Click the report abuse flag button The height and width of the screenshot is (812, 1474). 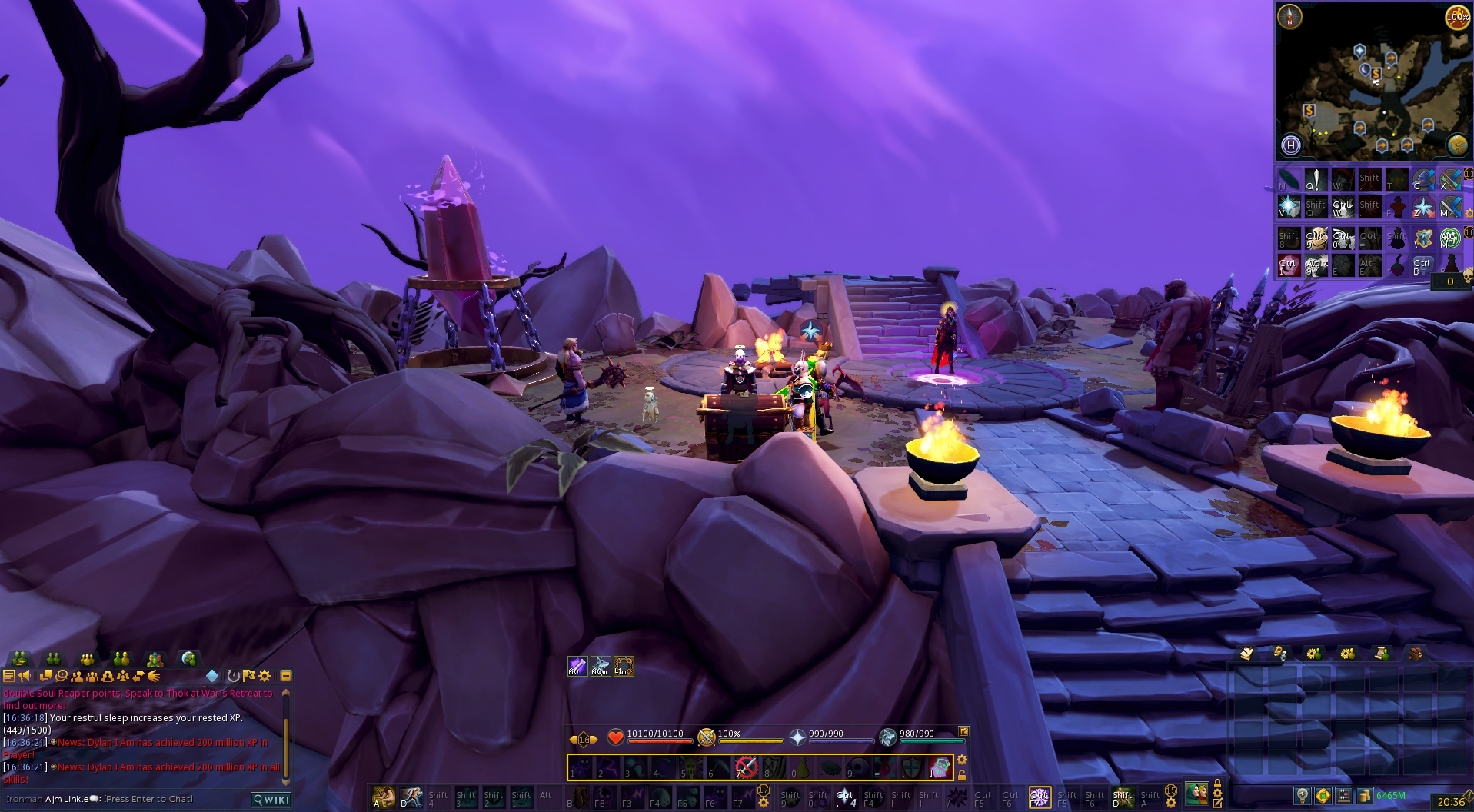(248, 676)
